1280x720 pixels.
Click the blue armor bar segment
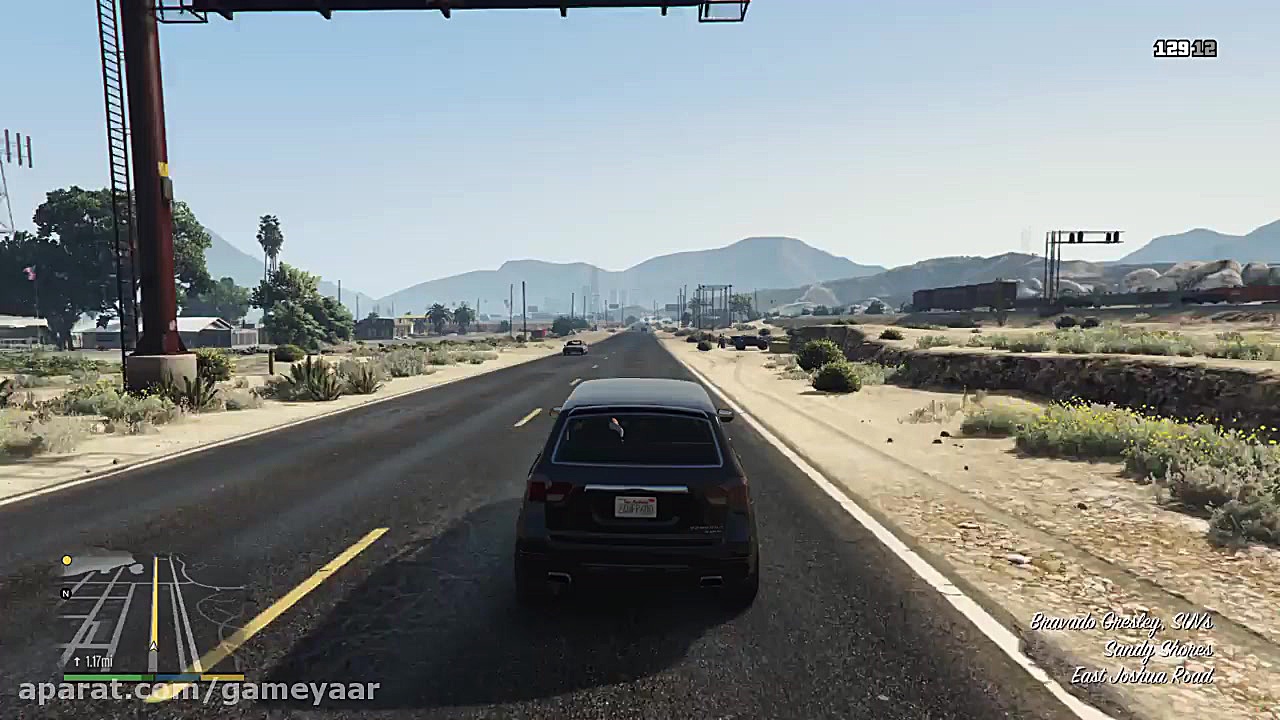click(x=177, y=677)
